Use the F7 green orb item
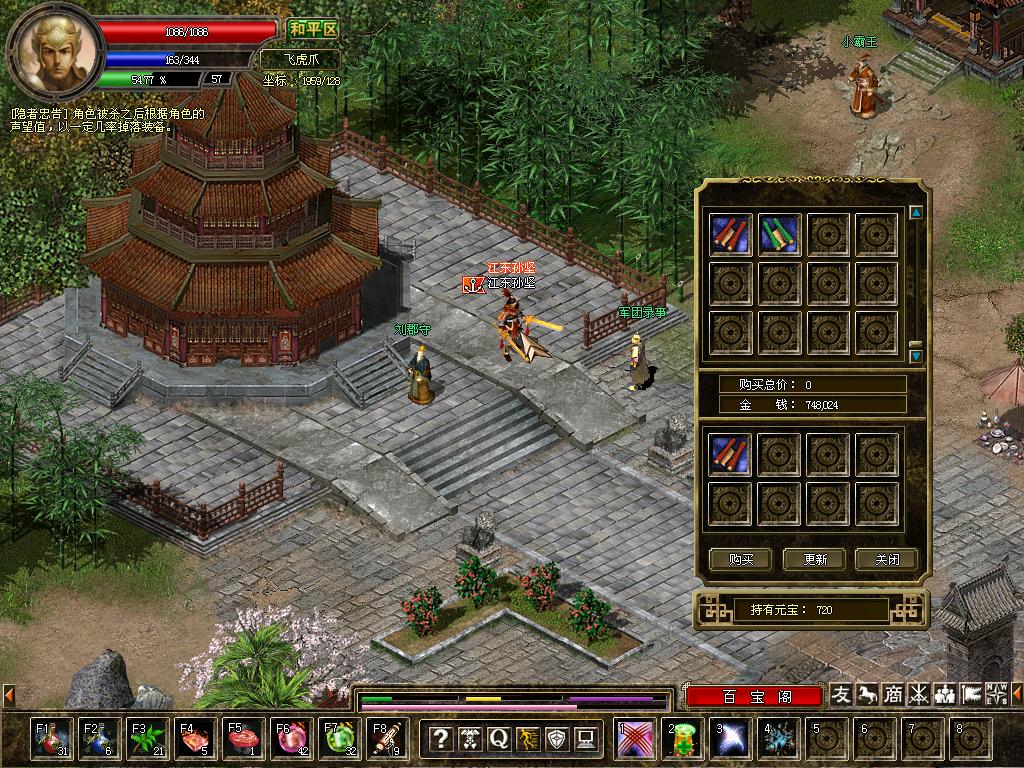 [339, 739]
